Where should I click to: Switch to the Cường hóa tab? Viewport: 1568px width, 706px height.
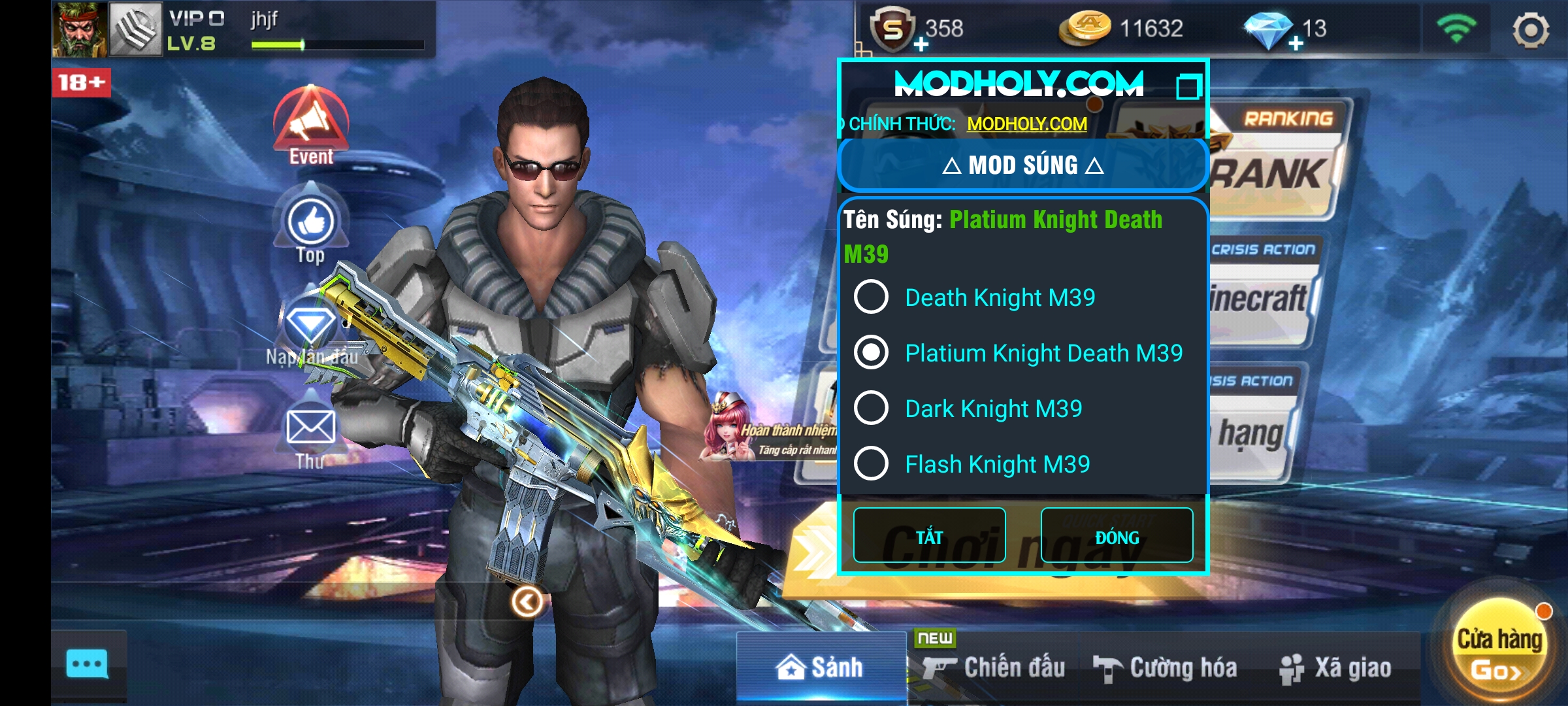[x=1166, y=668]
